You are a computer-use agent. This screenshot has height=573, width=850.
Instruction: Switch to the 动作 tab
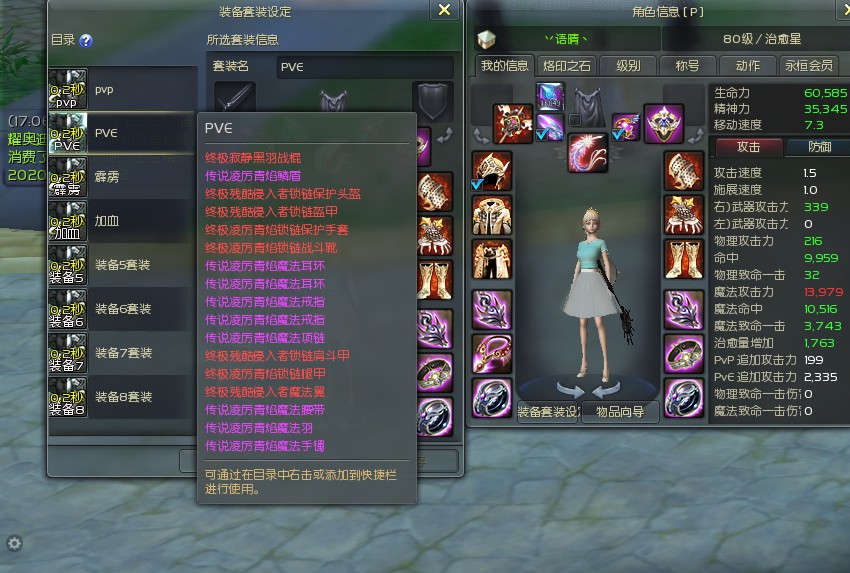pos(747,66)
